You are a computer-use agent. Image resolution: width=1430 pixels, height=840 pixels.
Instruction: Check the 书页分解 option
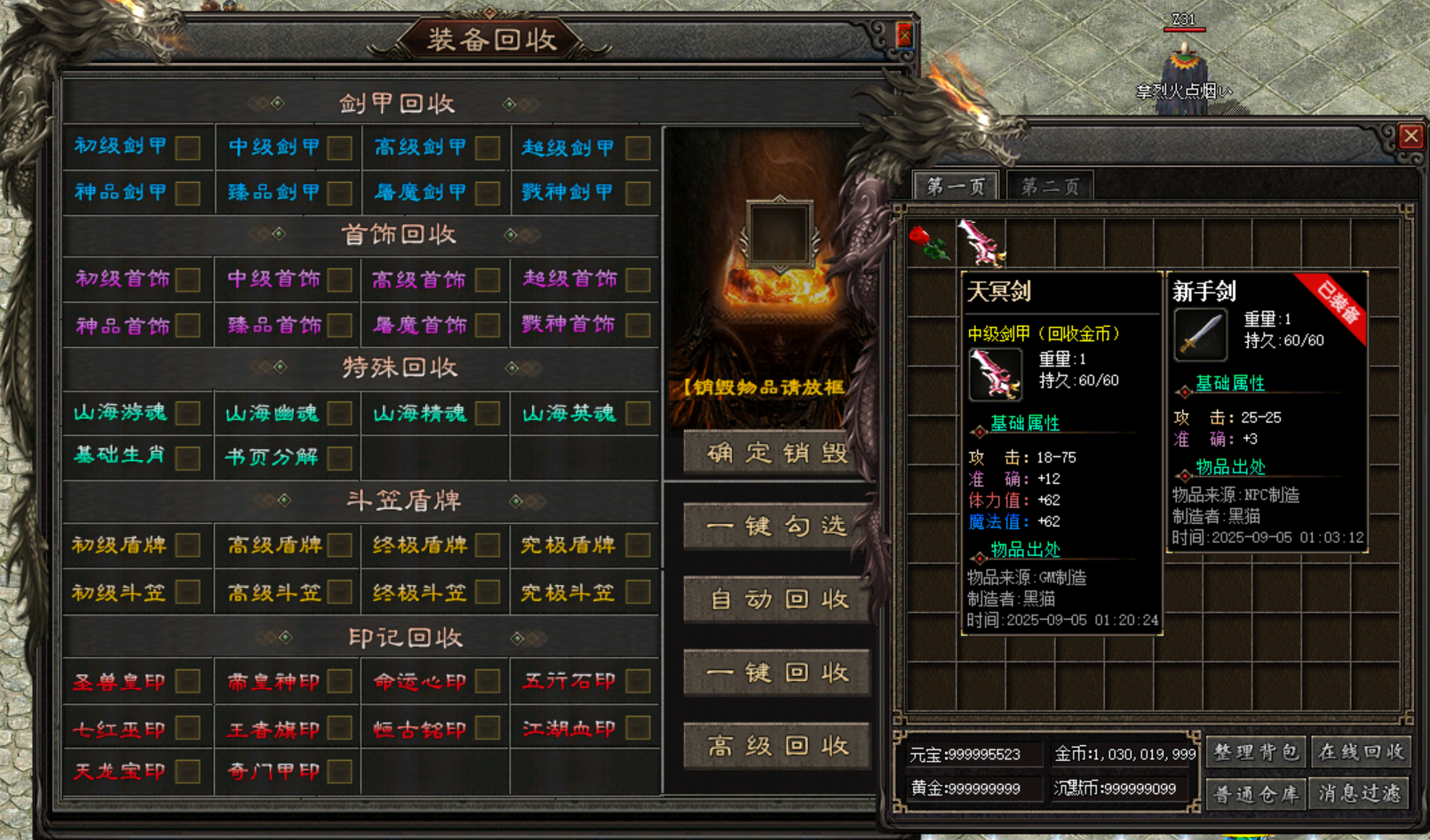click(x=339, y=458)
